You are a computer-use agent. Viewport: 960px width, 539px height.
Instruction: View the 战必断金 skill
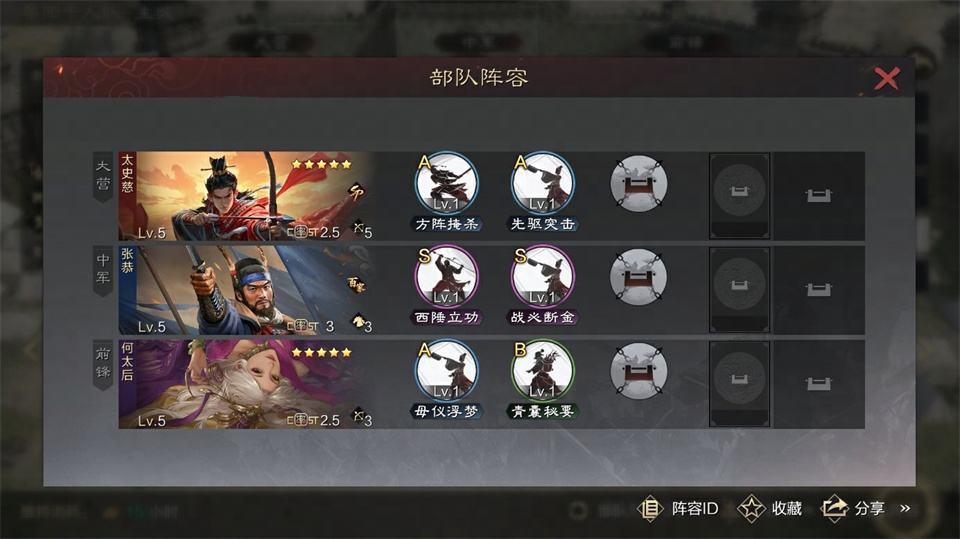tap(543, 279)
